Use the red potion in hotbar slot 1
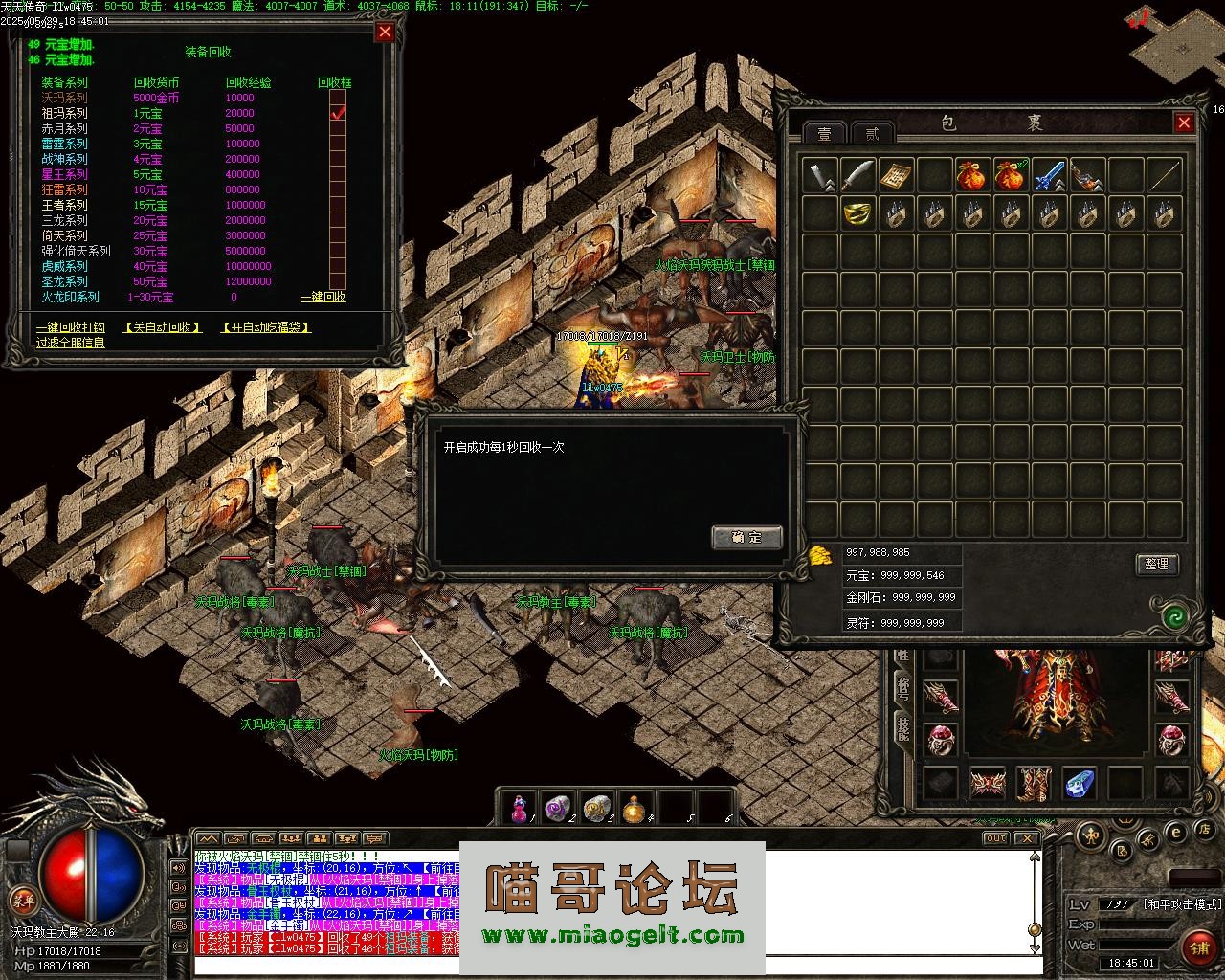1225x980 pixels. [x=520, y=808]
